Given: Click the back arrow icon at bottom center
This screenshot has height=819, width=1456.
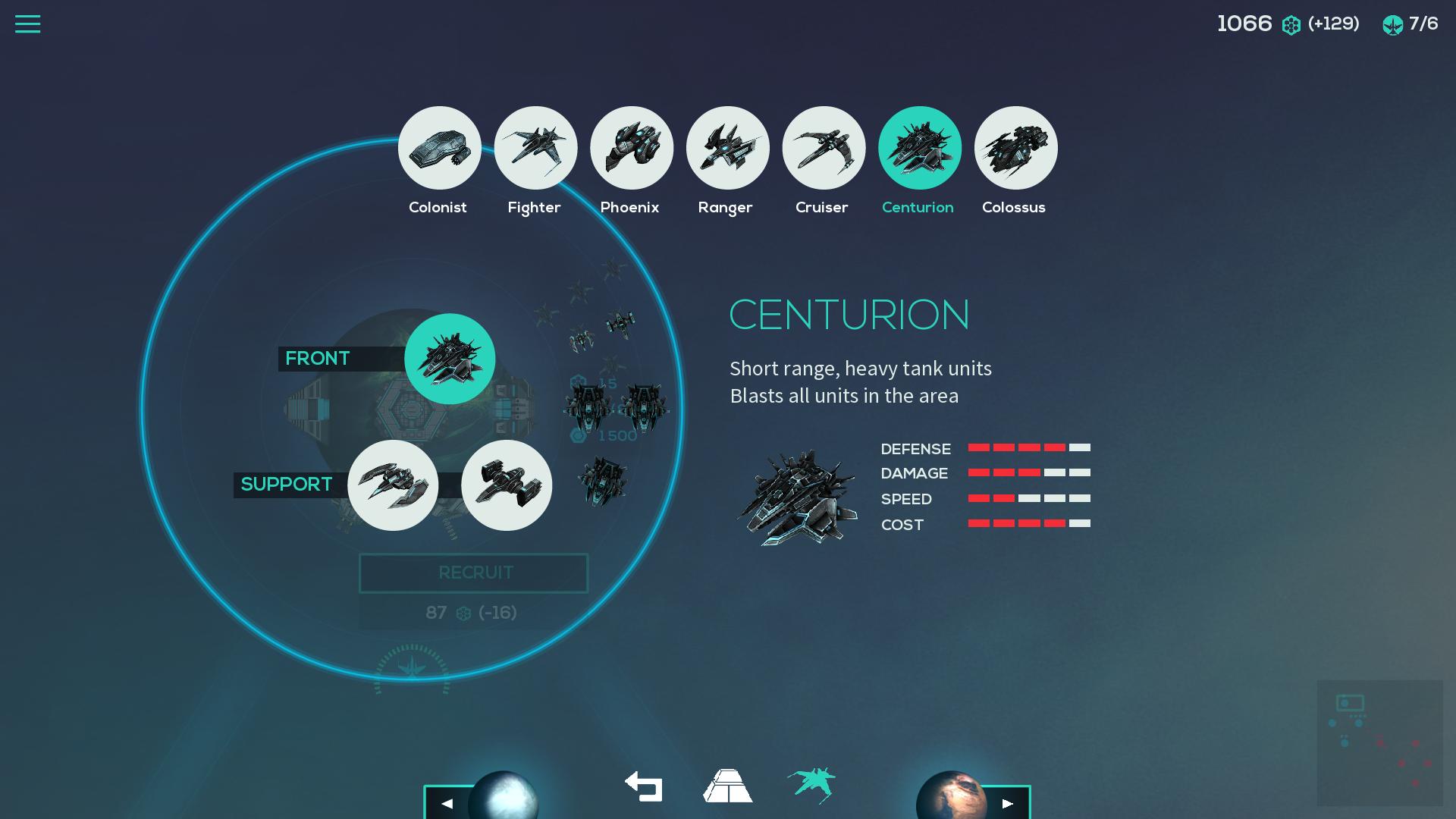Looking at the screenshot, I should (x=642, y=787).
